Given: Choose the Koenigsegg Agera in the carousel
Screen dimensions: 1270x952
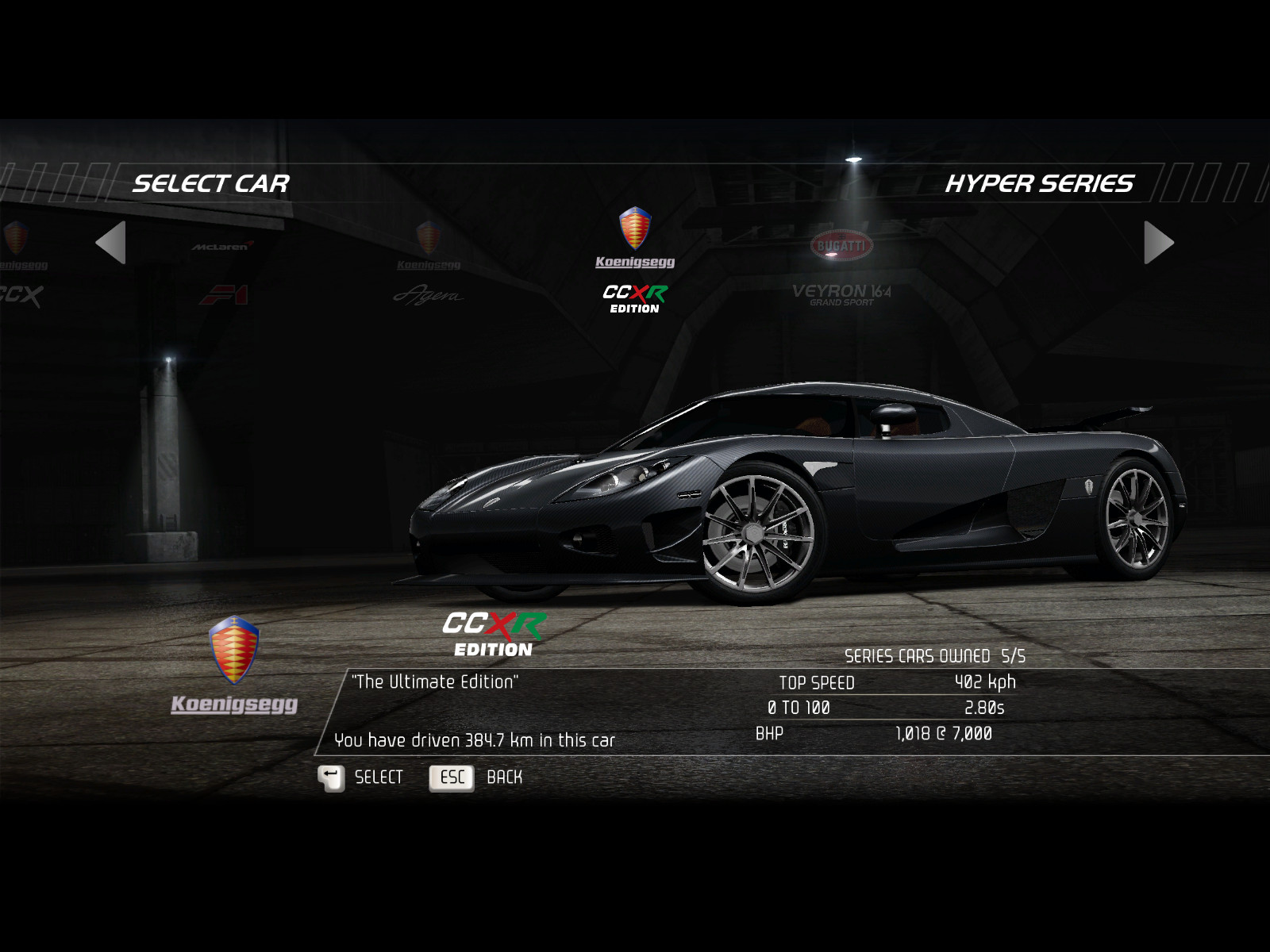Looking at the screenshot, I should tap(429, 266).
